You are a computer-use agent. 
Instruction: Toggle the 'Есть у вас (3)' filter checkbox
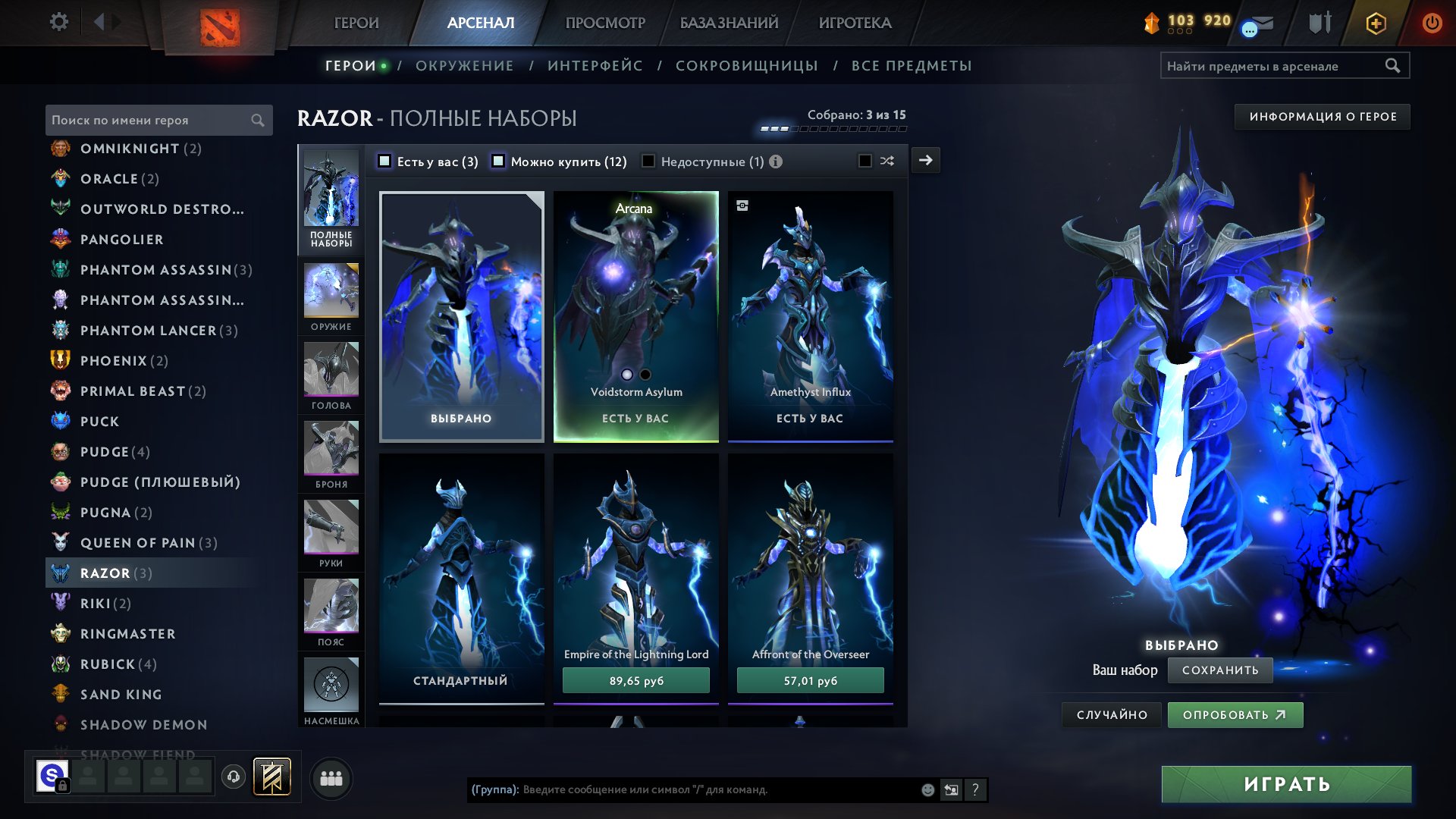pyautogui.click(x=384, y=161)
